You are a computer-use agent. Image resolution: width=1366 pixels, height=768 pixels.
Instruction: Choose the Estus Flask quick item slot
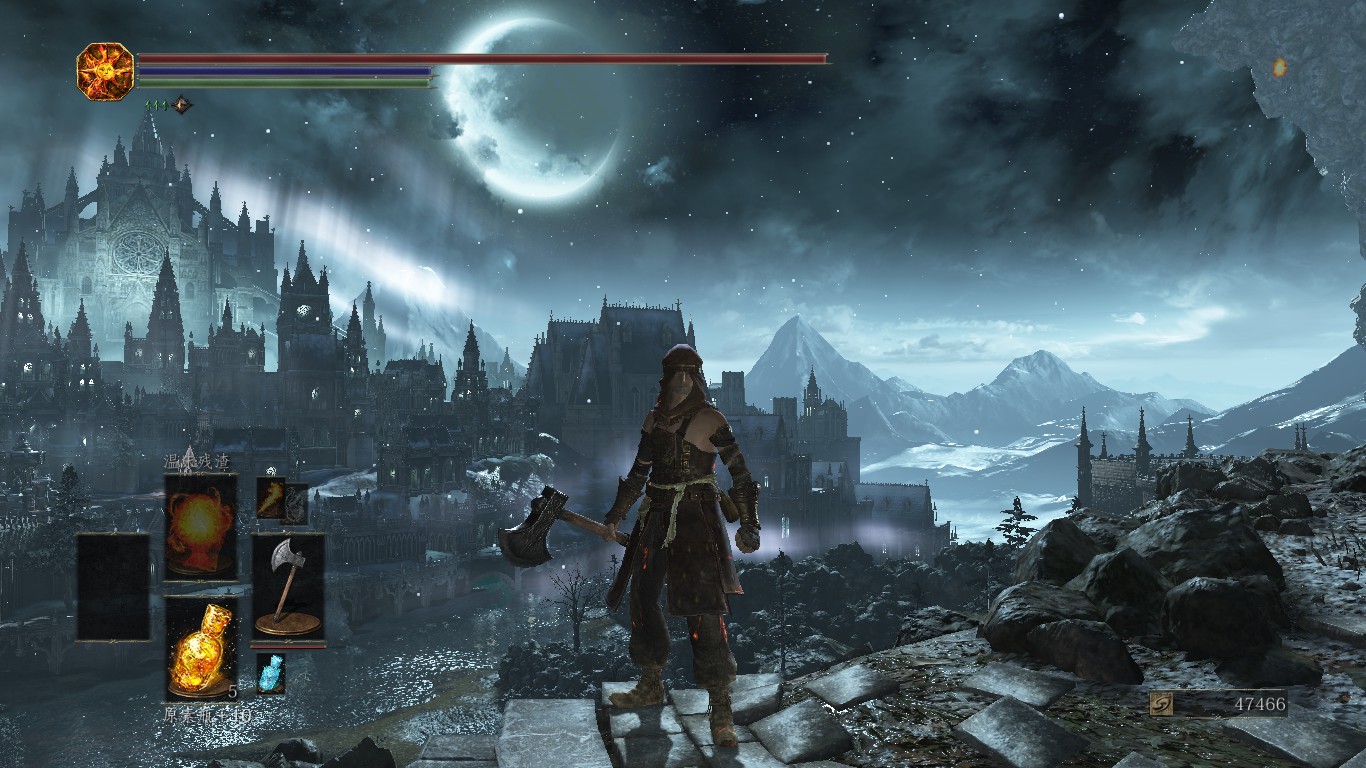pos(201,647)
